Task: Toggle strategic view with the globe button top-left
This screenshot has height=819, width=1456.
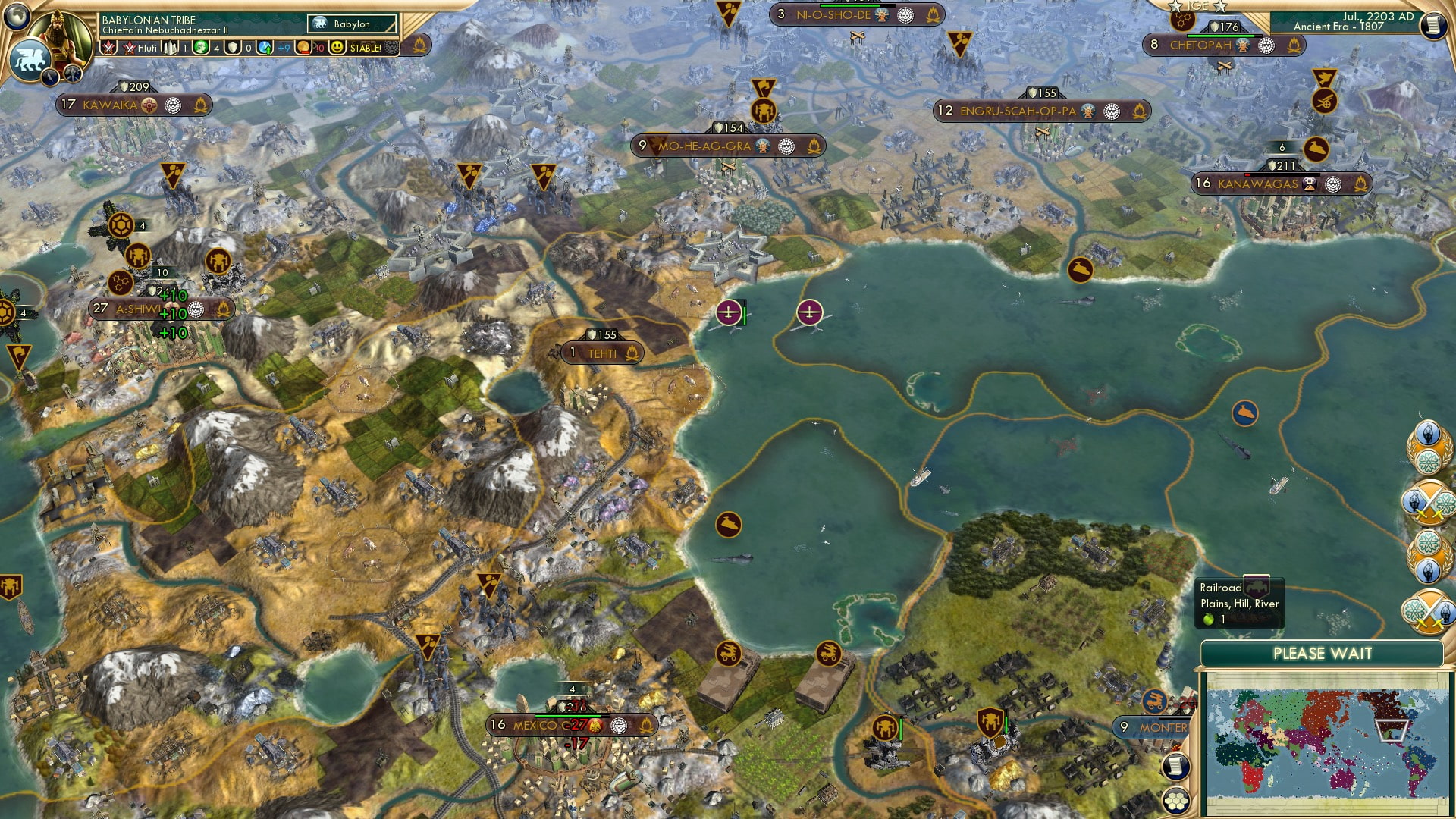Action: (x=17, y=17)
